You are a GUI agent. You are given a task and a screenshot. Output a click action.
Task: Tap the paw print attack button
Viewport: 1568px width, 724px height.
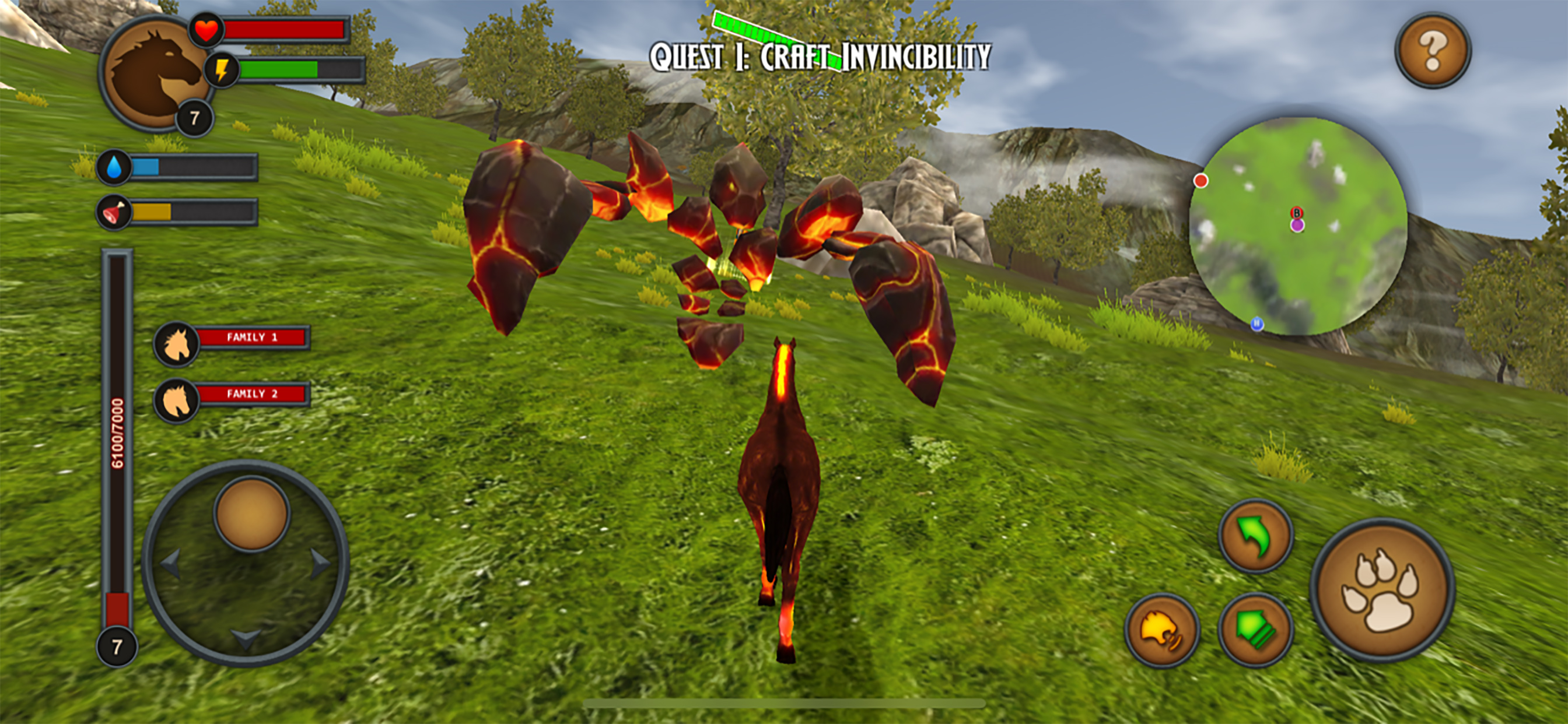pos(1382,589)
